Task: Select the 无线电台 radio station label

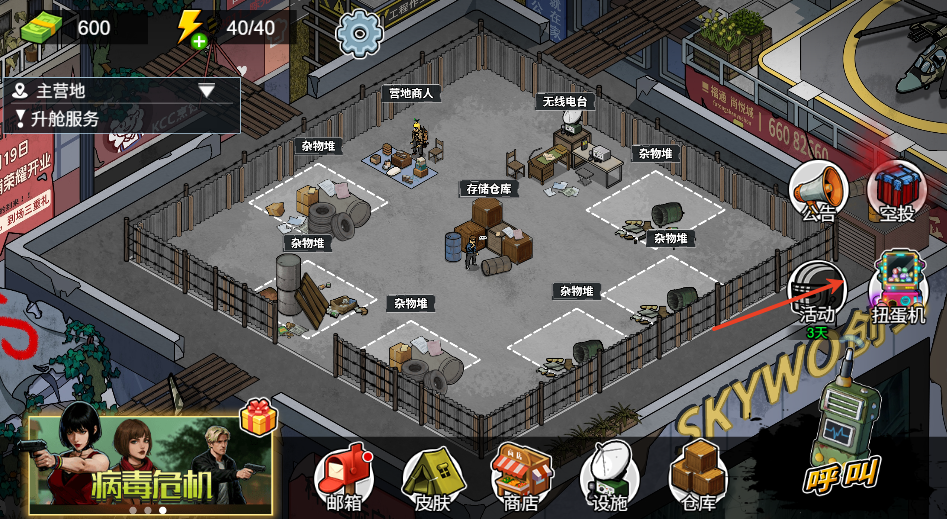Action: [x=565, y=101]
